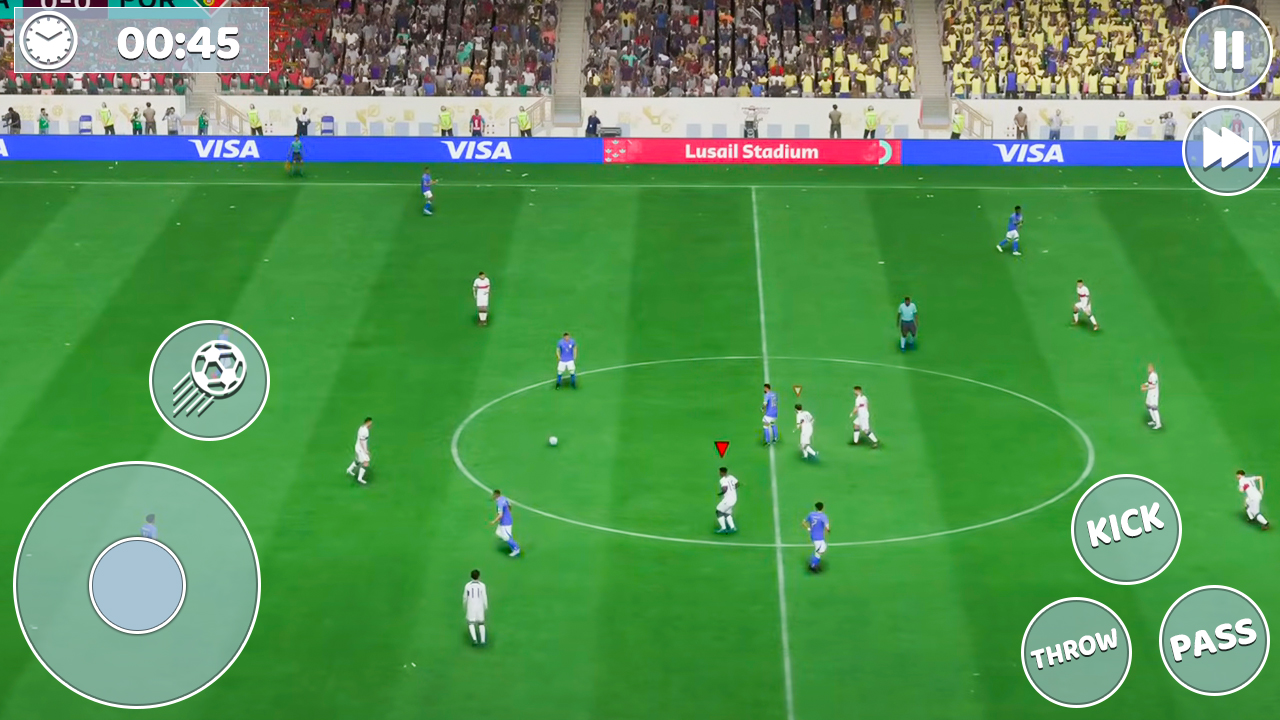
Task: Select the soccer ball sprint icon
Action: pos(209,381)
